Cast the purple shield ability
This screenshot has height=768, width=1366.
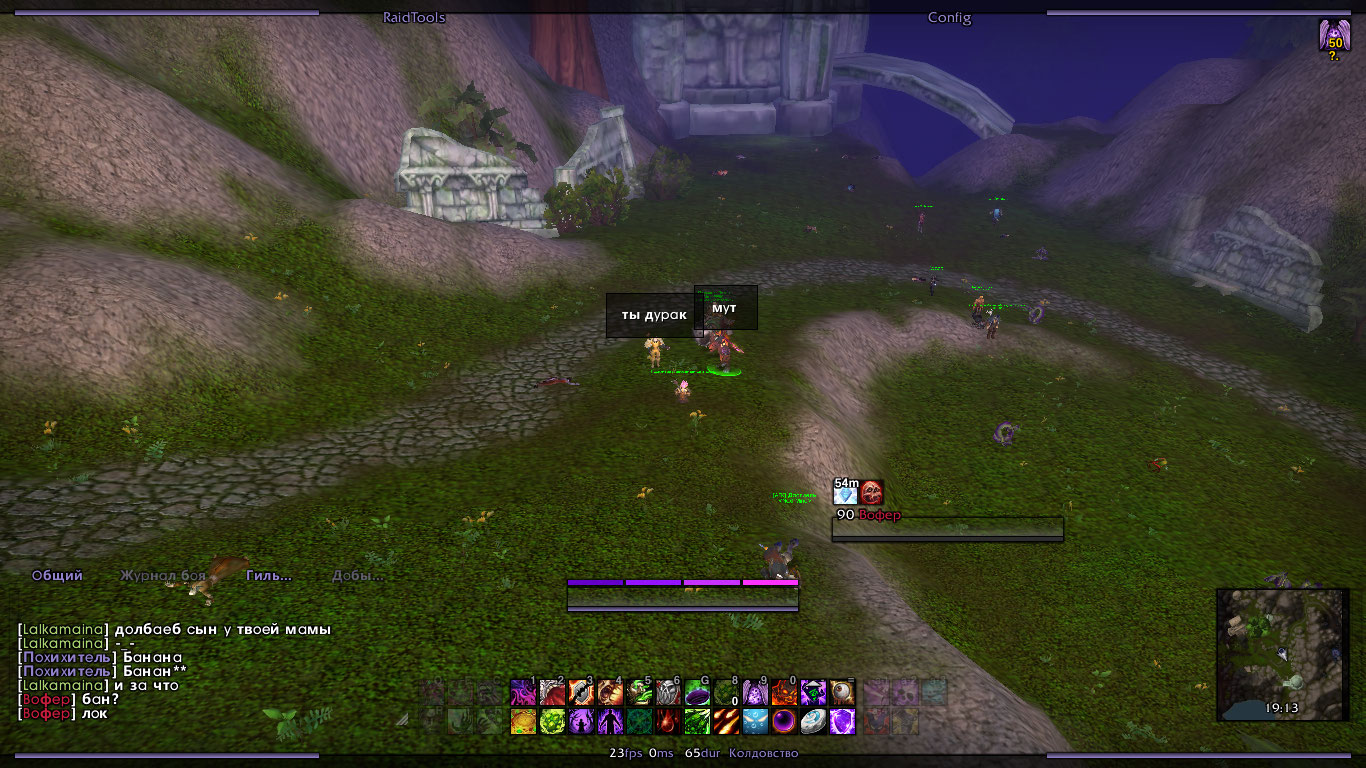(842, 721)
